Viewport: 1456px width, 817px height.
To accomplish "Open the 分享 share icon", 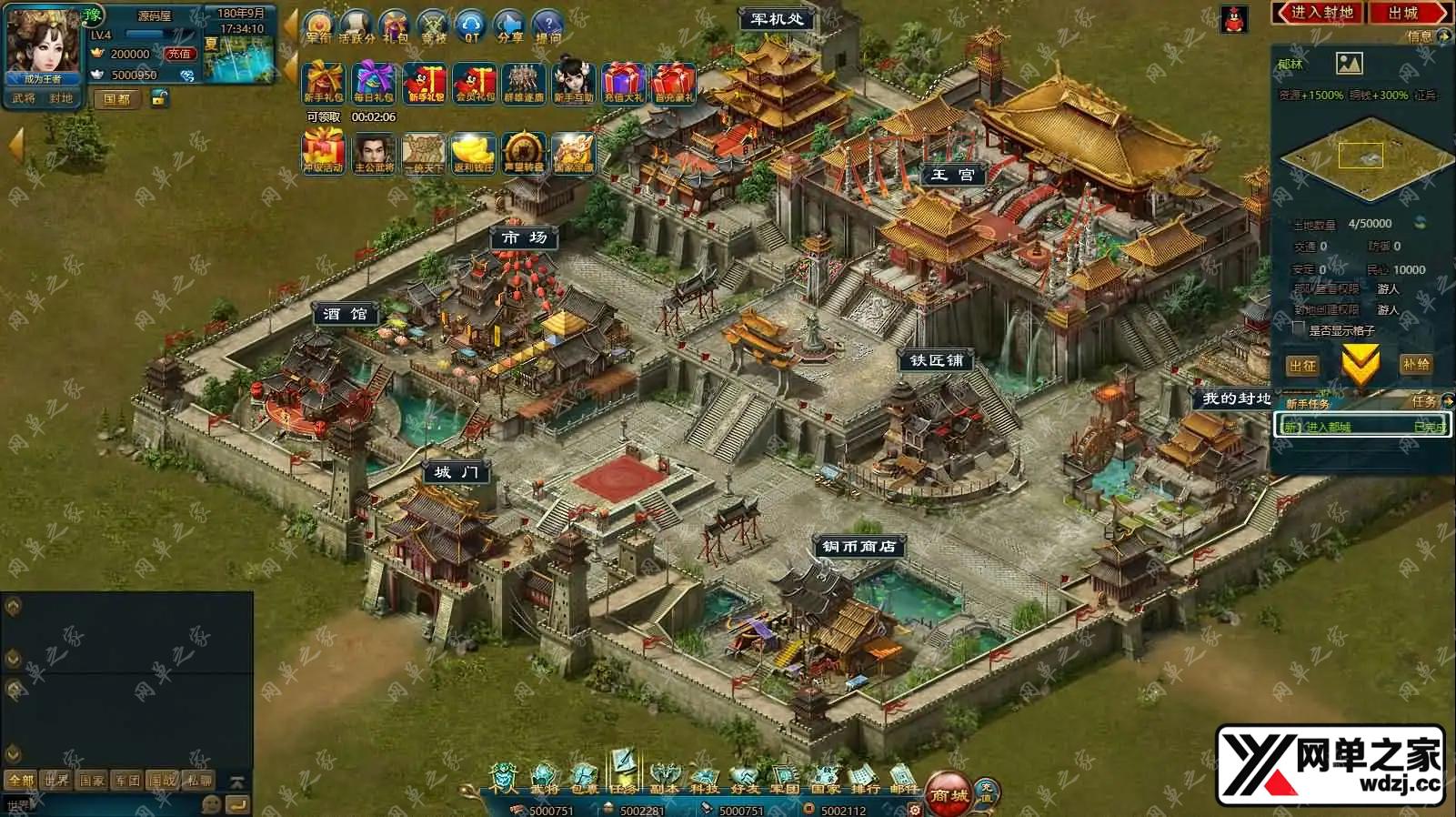I will click(510, 26).
